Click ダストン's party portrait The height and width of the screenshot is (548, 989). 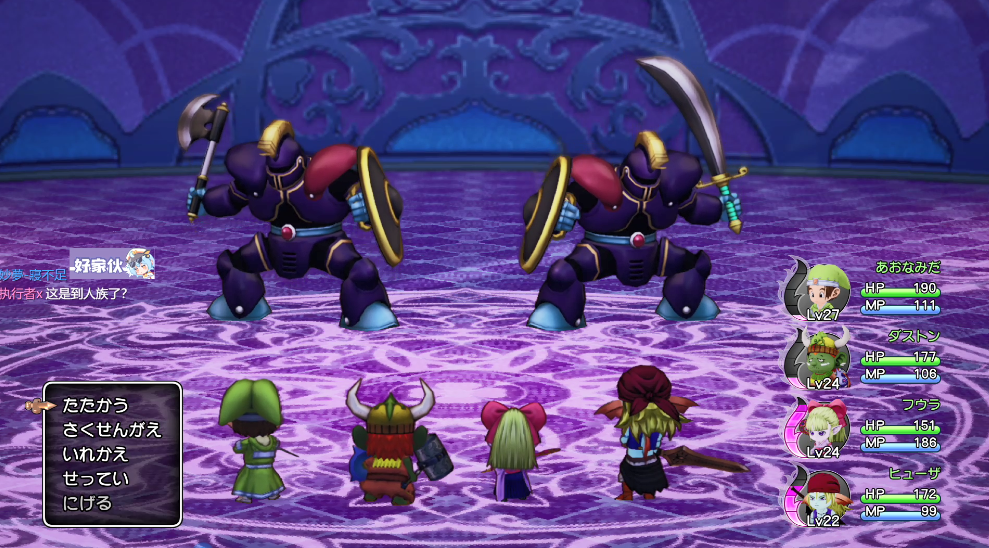822,357
